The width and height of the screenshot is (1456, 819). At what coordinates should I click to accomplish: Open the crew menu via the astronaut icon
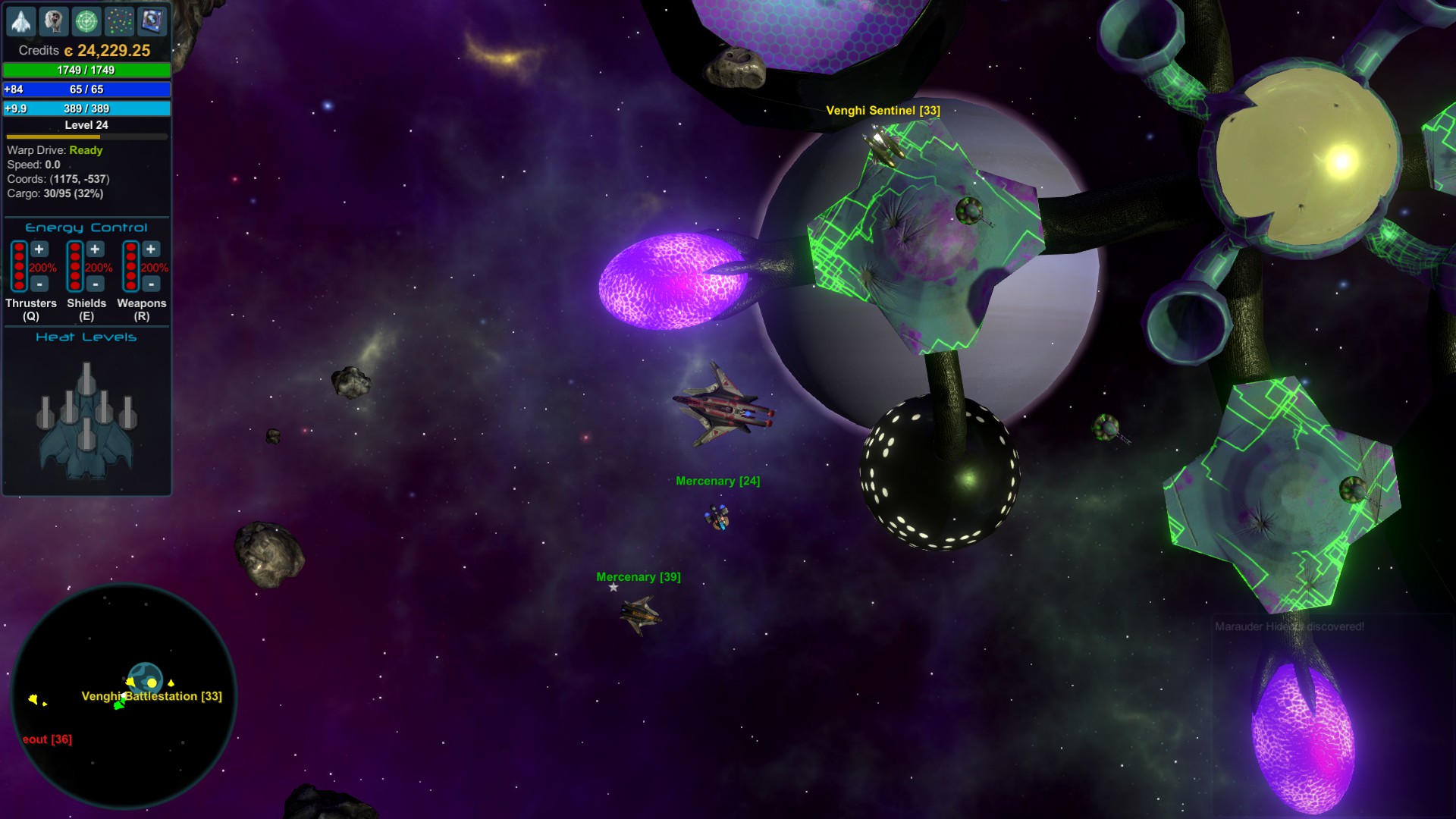point(54,21)
